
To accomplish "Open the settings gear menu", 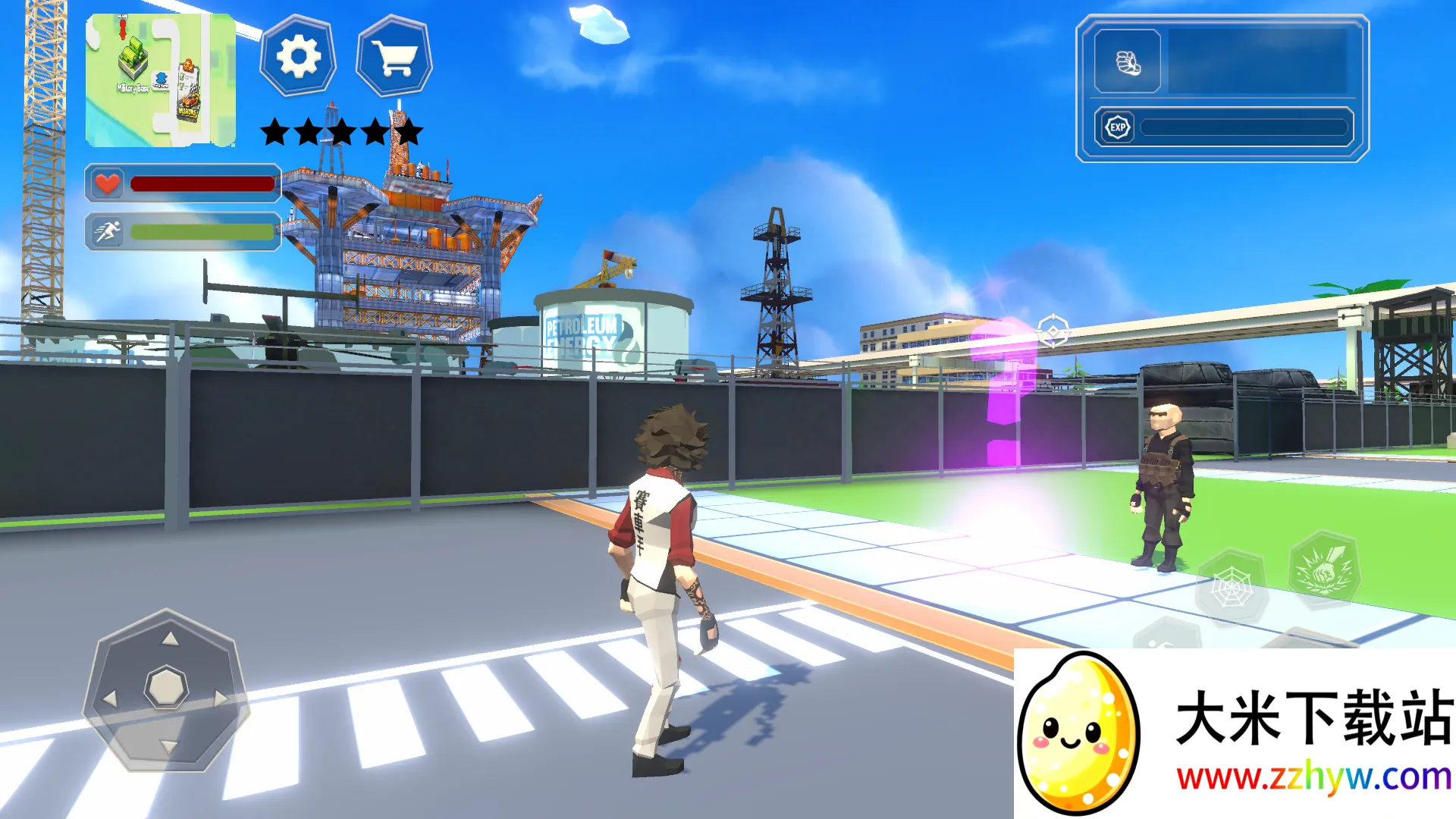I will pyautogui.click(x=298, y=57).
